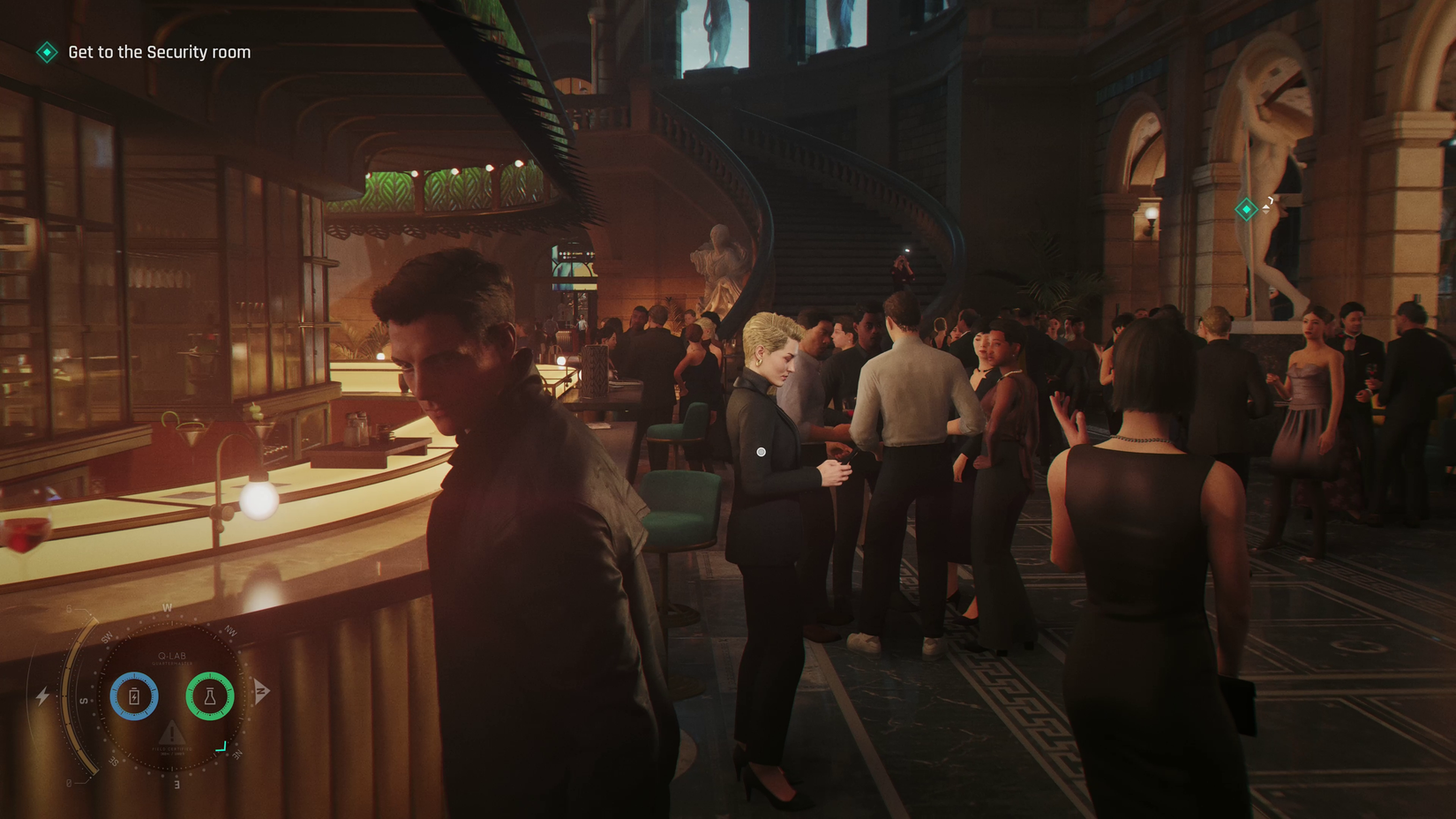Expand the chevron arrow next to the waypoint diamond
Screen dimensions: 1456x819
tap(1271, 200)
